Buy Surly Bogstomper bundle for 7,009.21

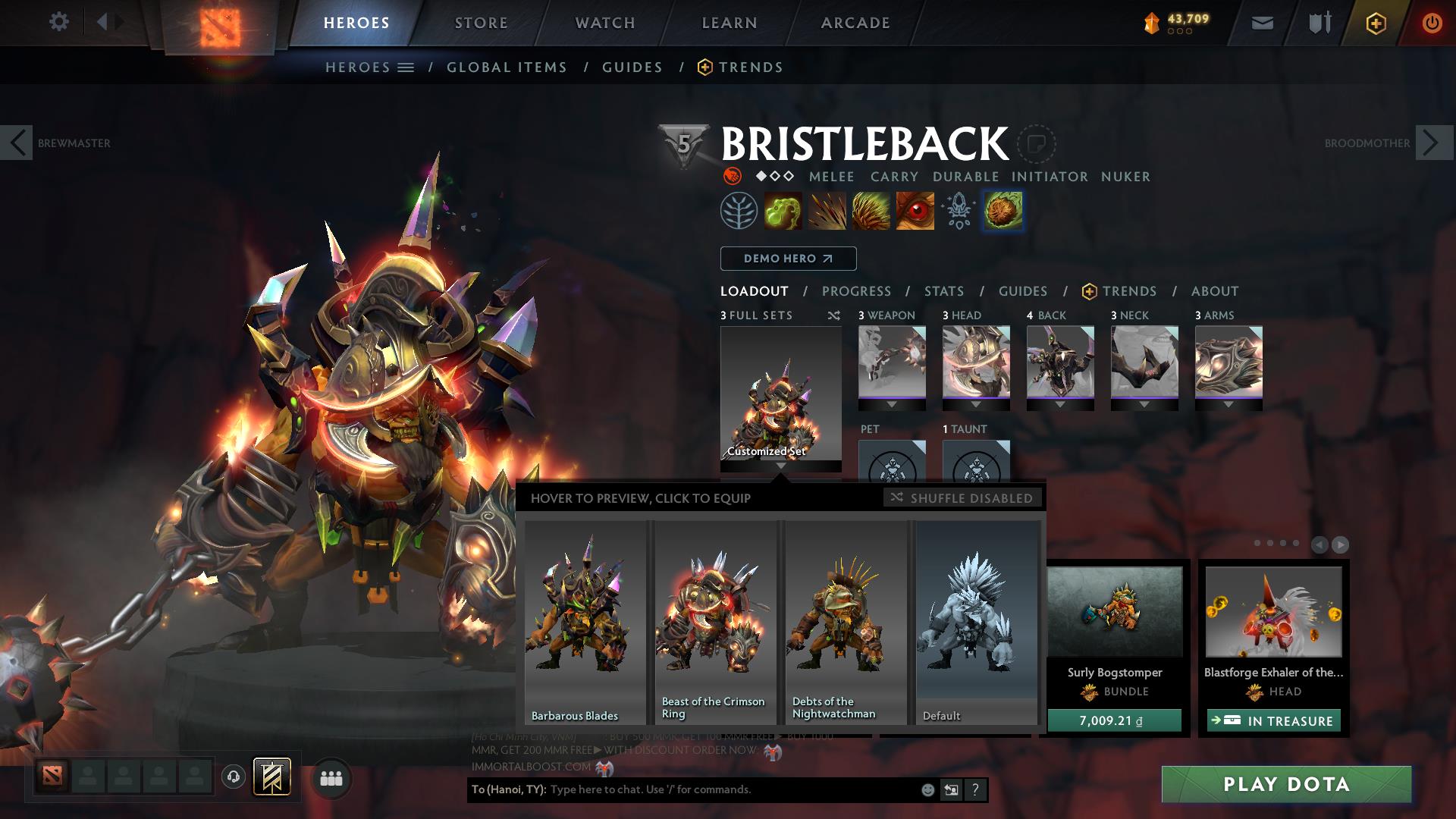click(1114, 720)
